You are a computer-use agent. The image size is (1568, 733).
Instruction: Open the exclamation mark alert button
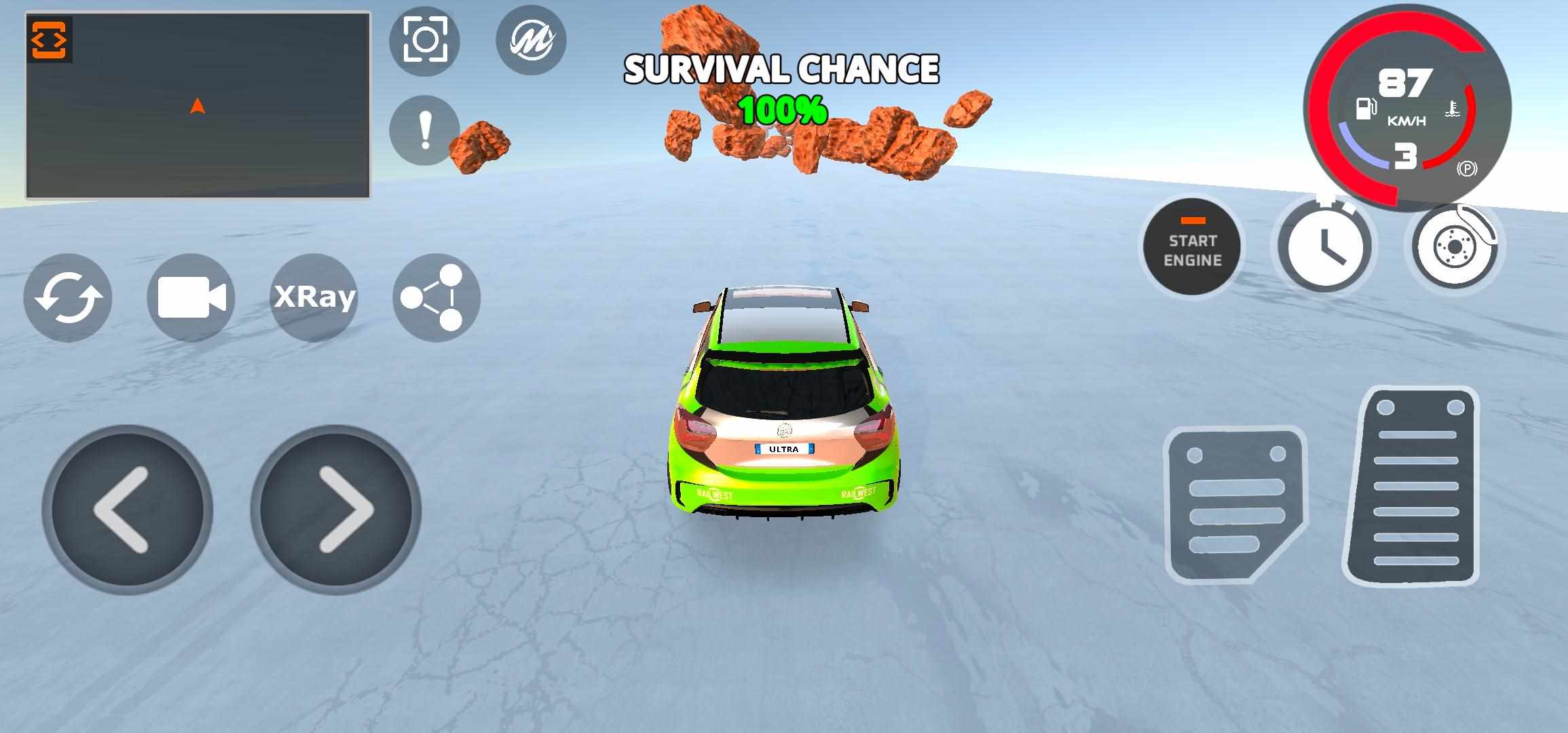(x=425, y=130)
